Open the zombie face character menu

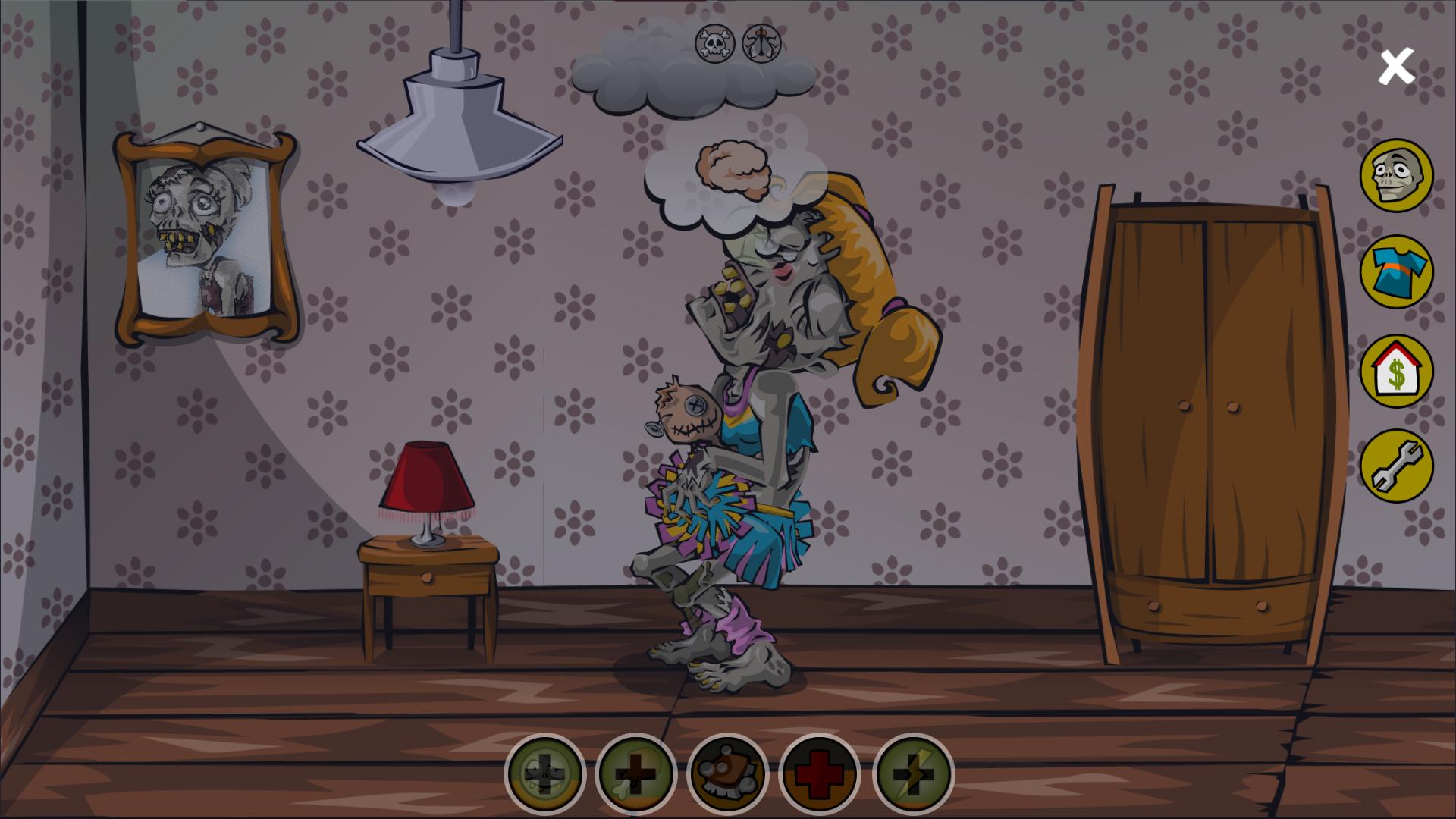click(x=1396, y=175)
